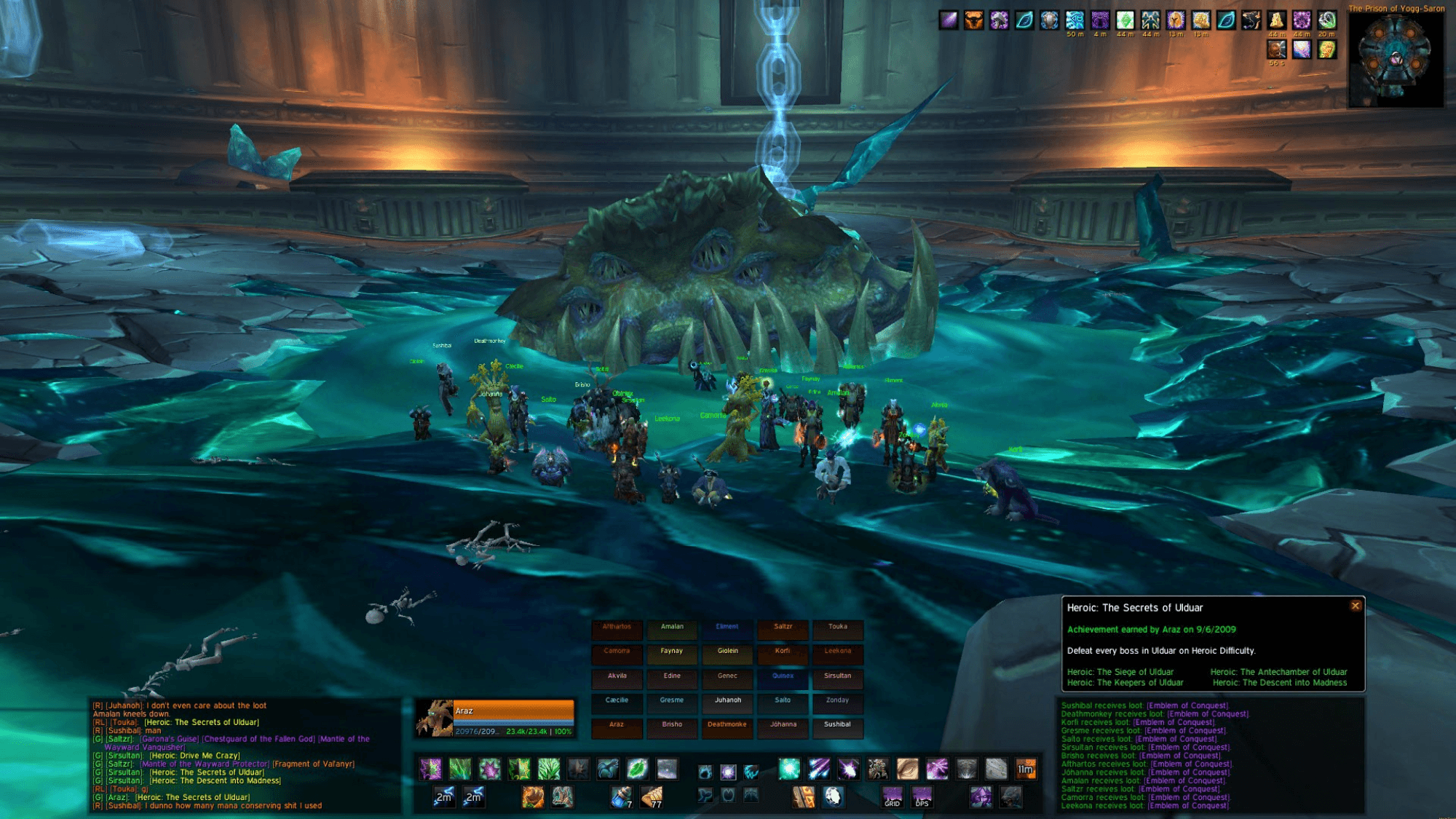Select Quinex in the raid frames
Image resolution: width=1456 pixels, height=819 pixels.
point(783,676)
